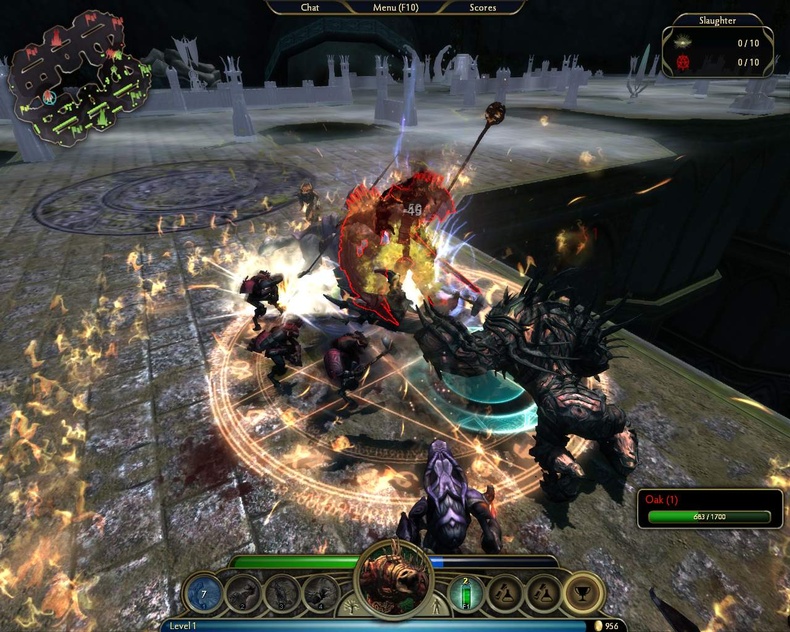
Task: Click the gold trophy achievement slot
Action: pyautogui.click(x=582, y=593)
